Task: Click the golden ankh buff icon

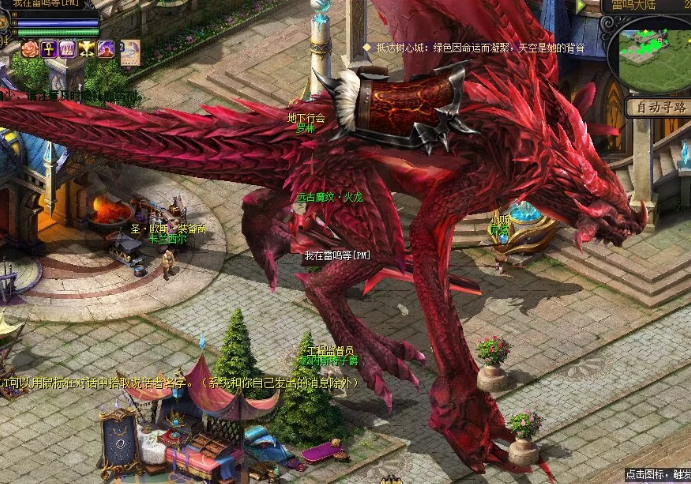Action: (x=48, y=48)
